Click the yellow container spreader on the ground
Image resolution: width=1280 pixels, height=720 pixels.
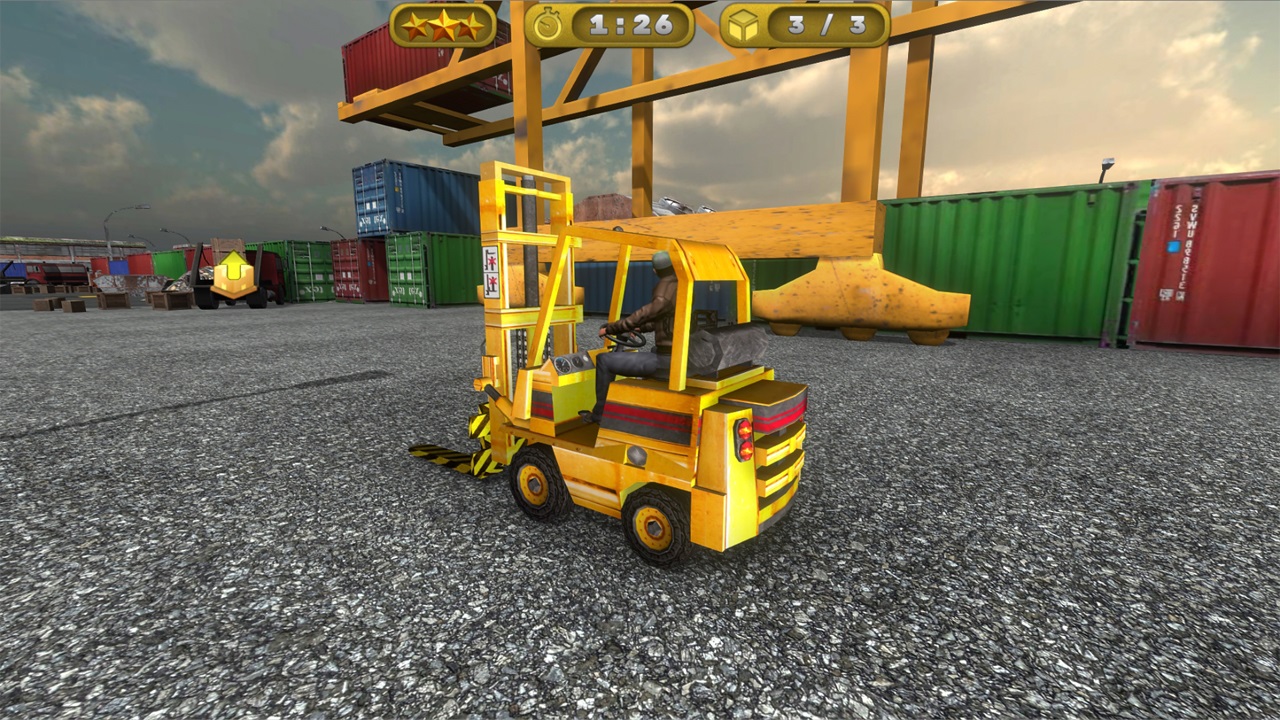point(855,290)
